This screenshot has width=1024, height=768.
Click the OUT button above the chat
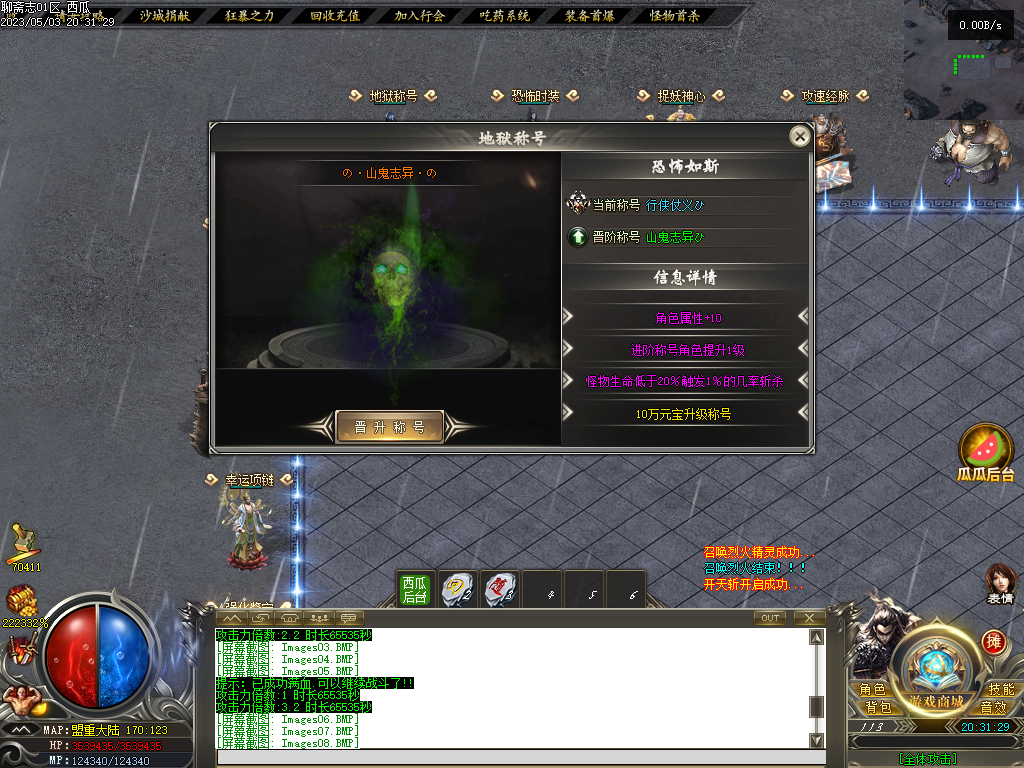(769, 618)
